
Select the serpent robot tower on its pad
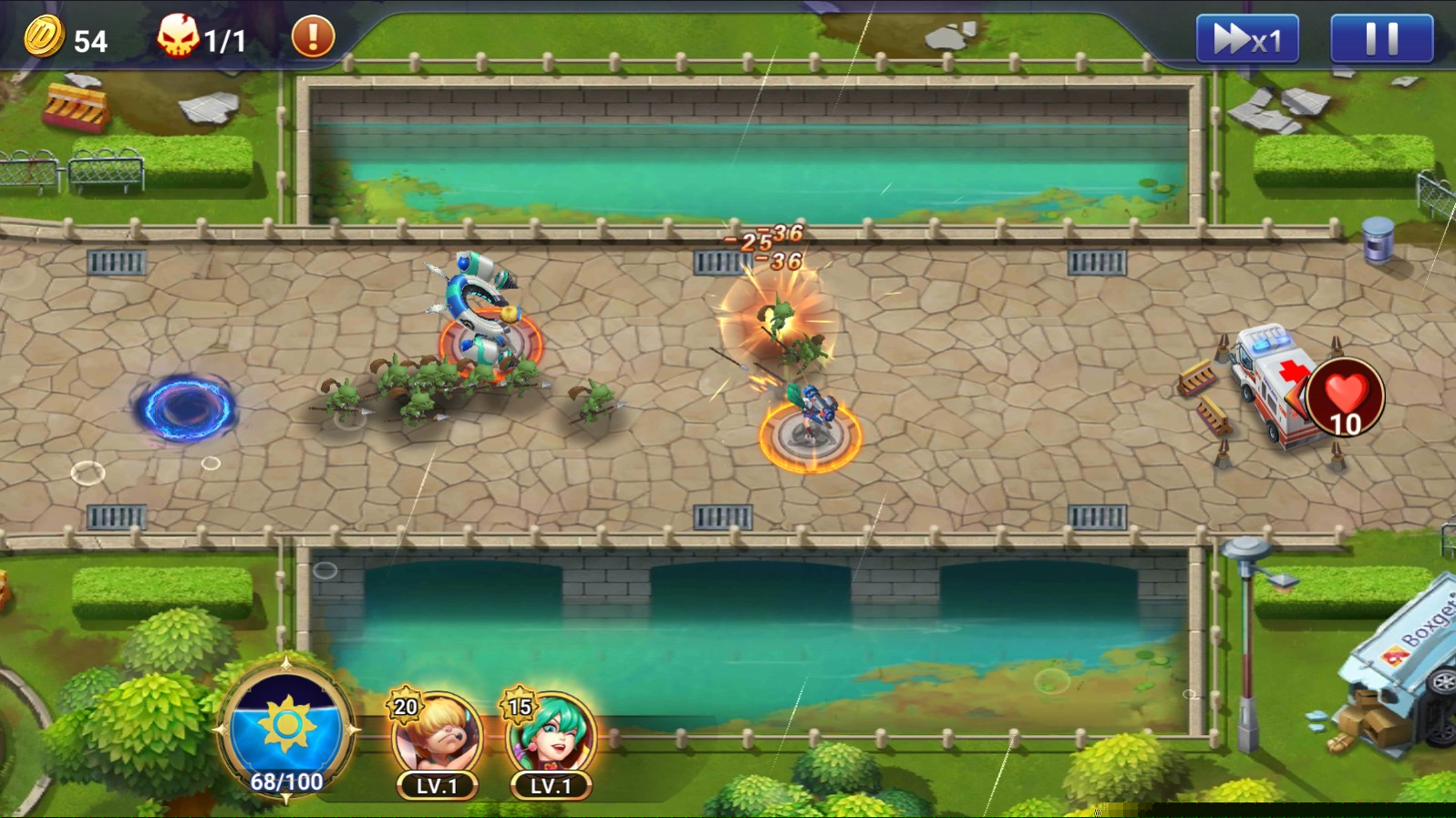[485, 315]
